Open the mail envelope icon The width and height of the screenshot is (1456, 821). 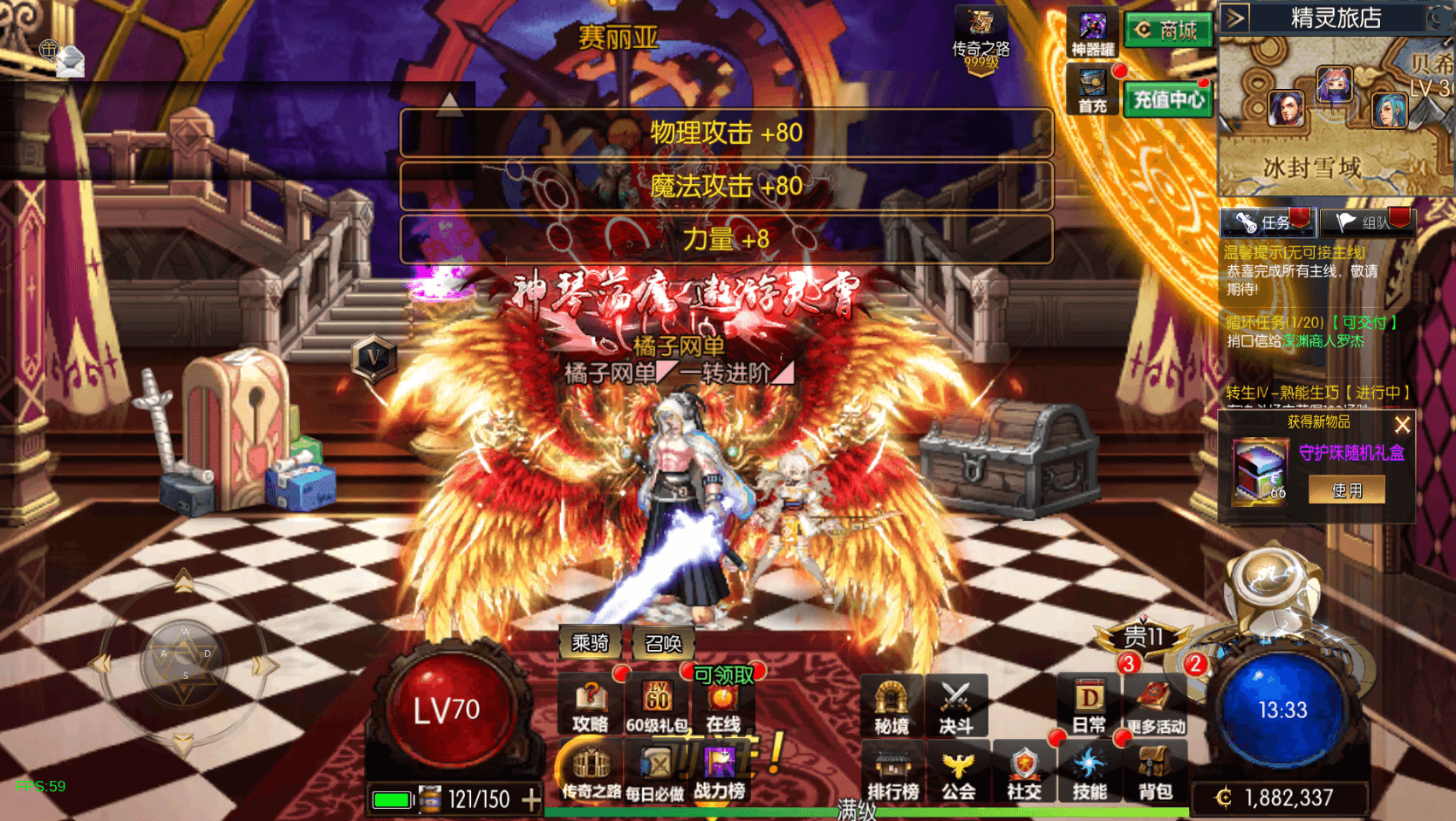[x=70, y=60]
